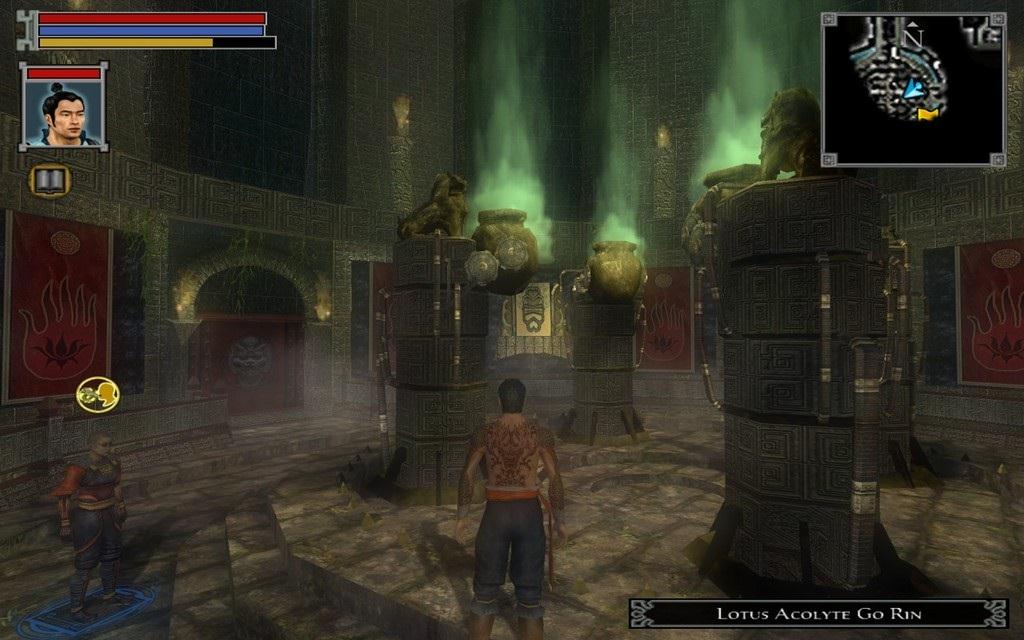1024x640 pixels.
Task: Click the minimap in the corner
Action: click(x=913, y=88)
